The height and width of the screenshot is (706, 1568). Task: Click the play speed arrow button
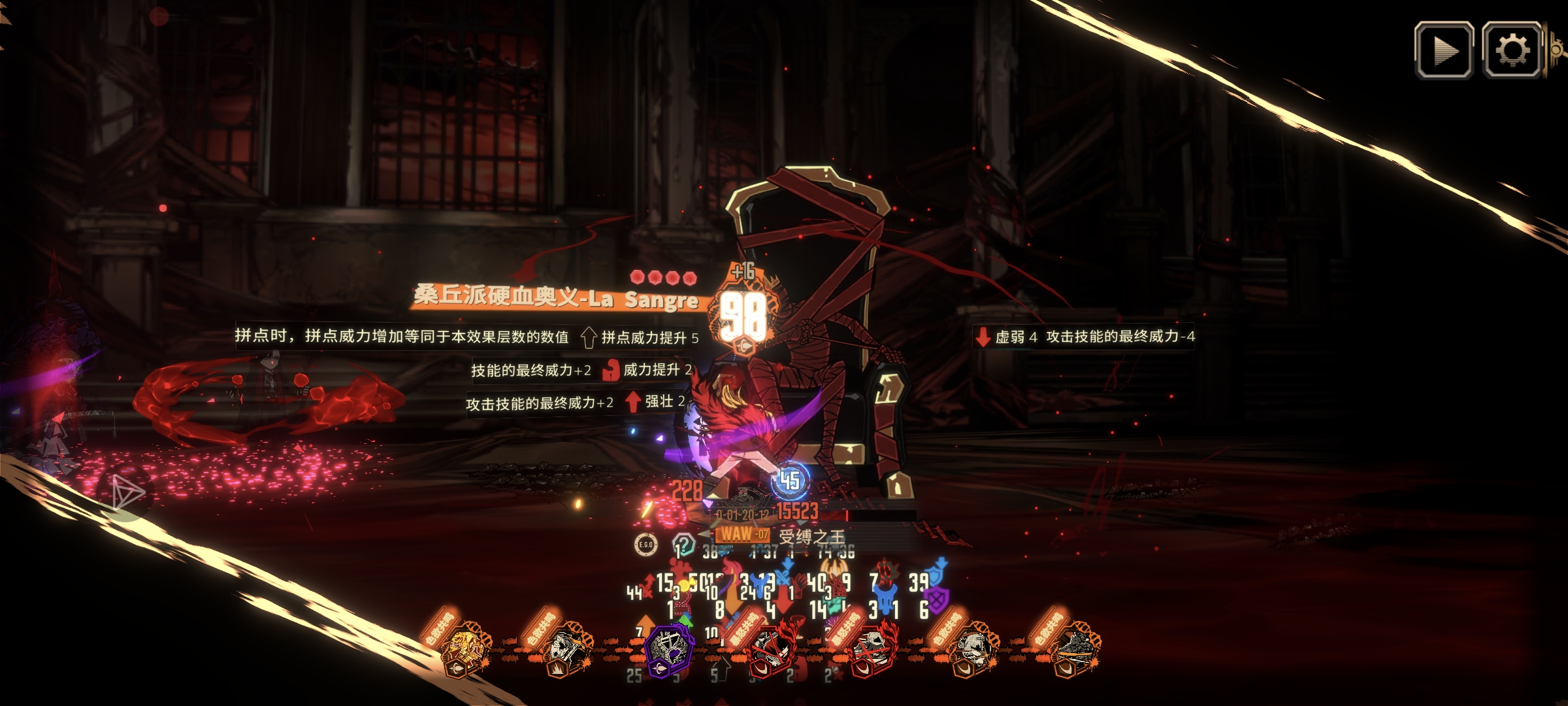tap(1443, 50)
